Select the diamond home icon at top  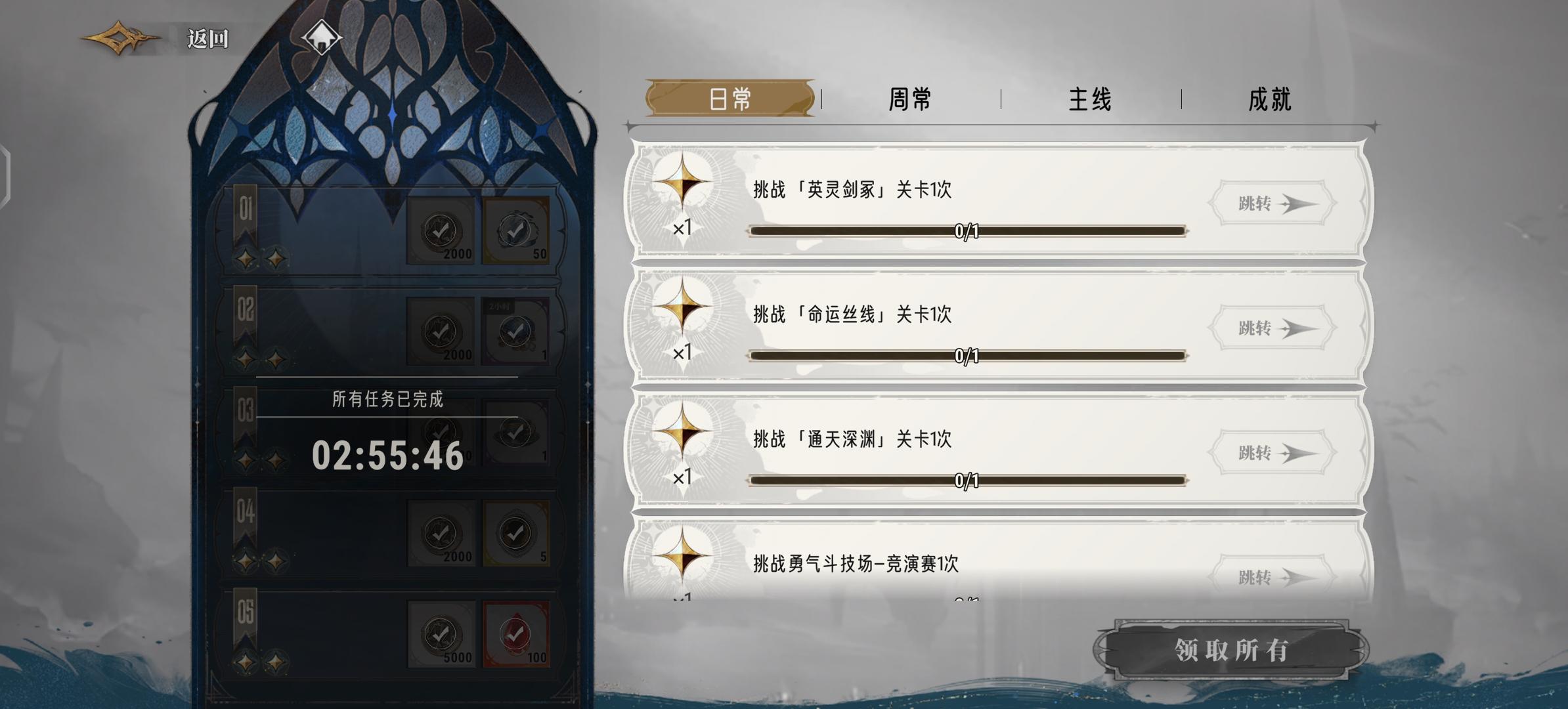[321, 37]
